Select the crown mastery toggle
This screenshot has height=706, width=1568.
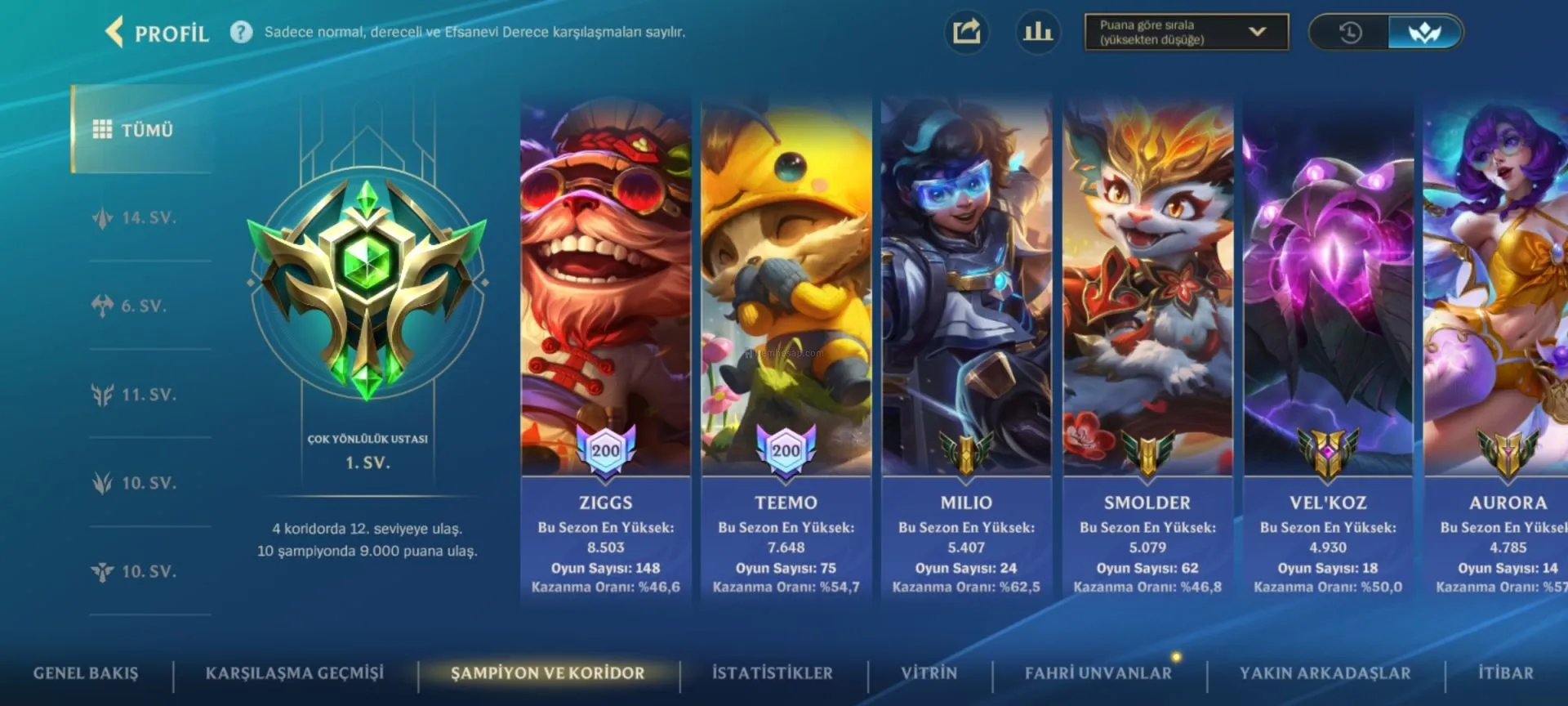point(1424,33)
